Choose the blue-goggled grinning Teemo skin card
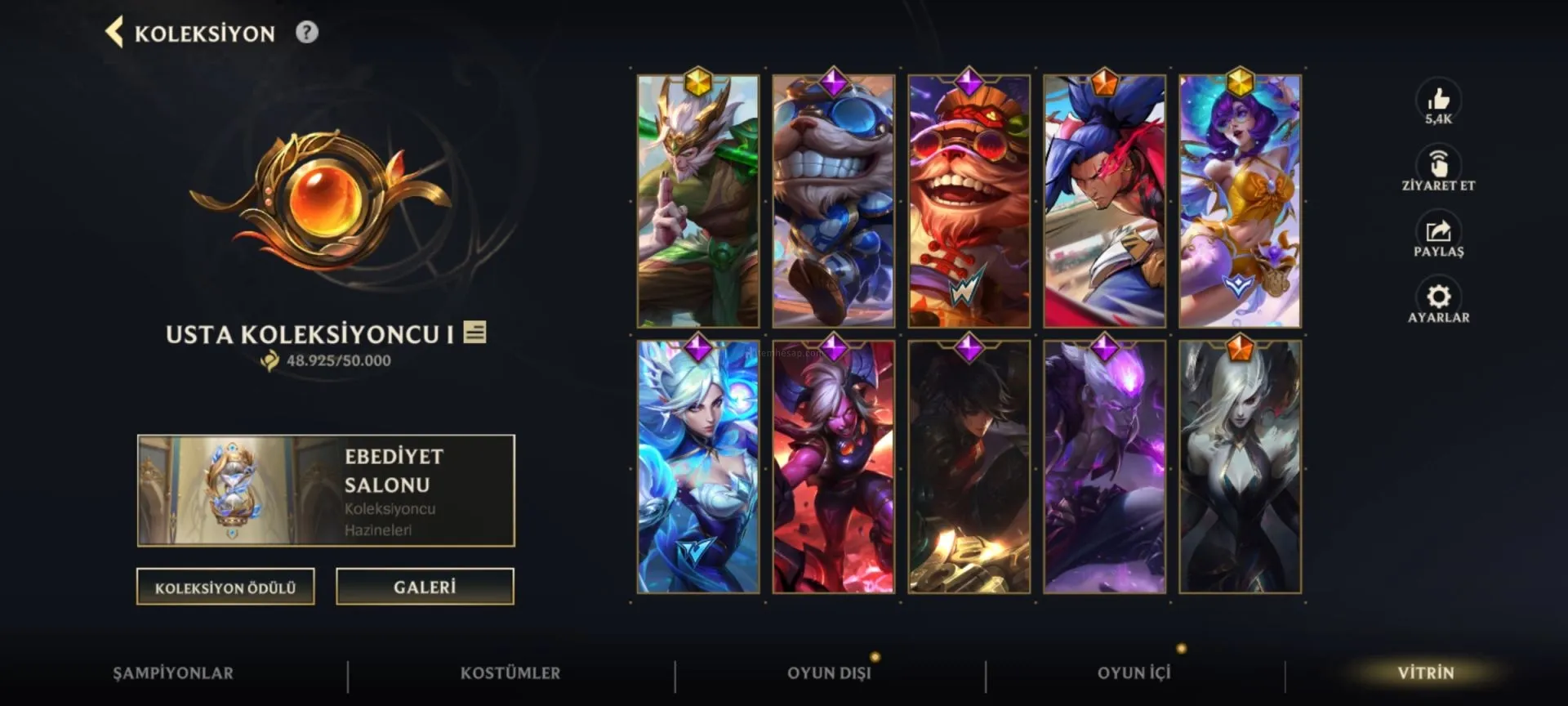 point(833,202)
